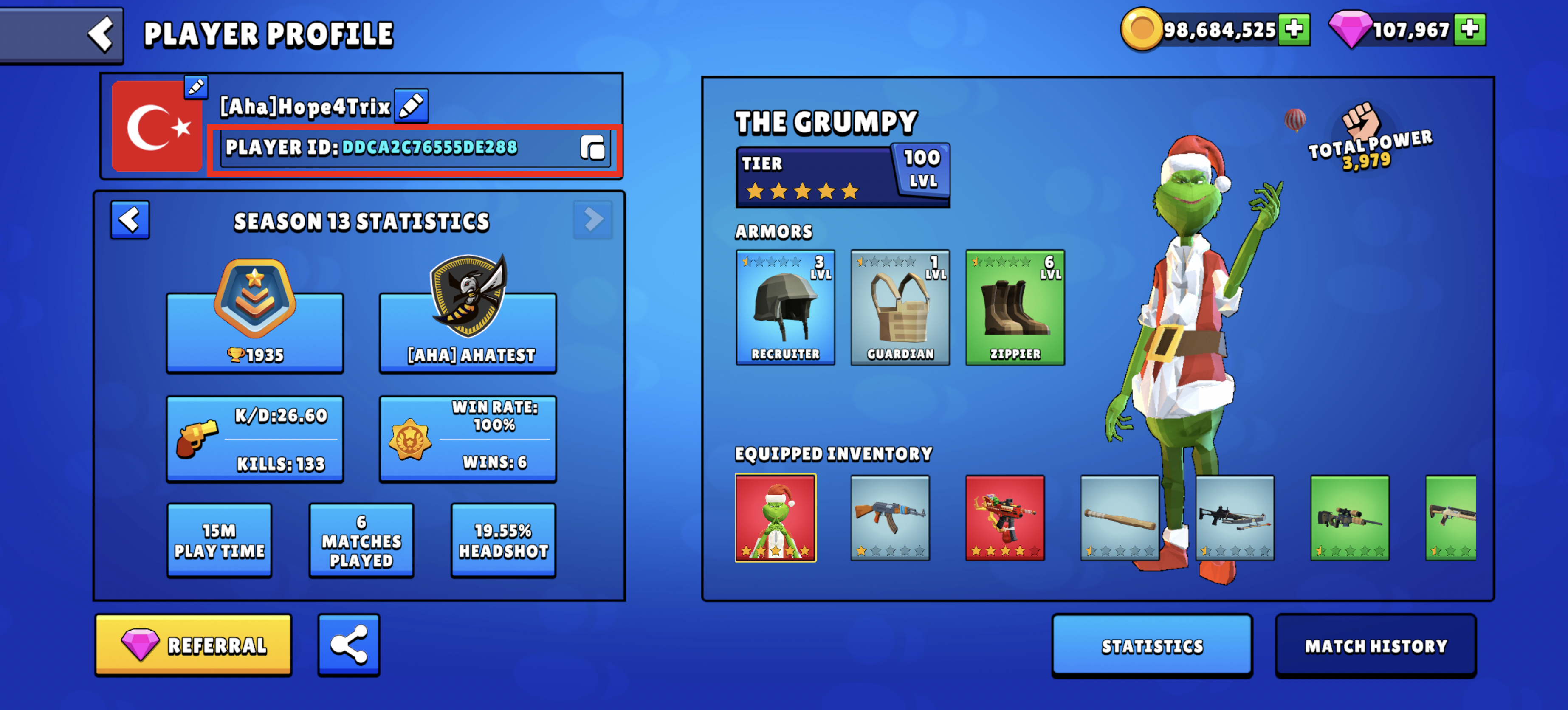1568x710 pixels.
Task: Open the AHATEST clan badge
Action: coord(468,332)
